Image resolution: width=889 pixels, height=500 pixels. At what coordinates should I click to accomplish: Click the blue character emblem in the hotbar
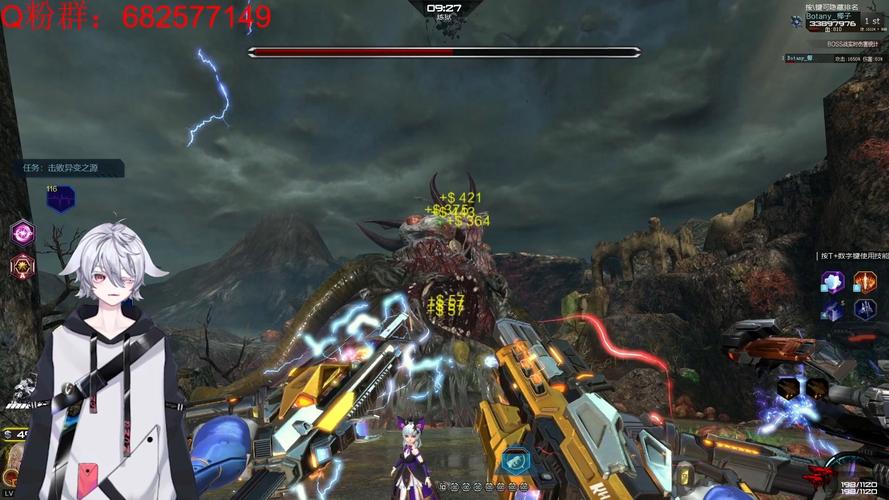[x=516, y=460]
